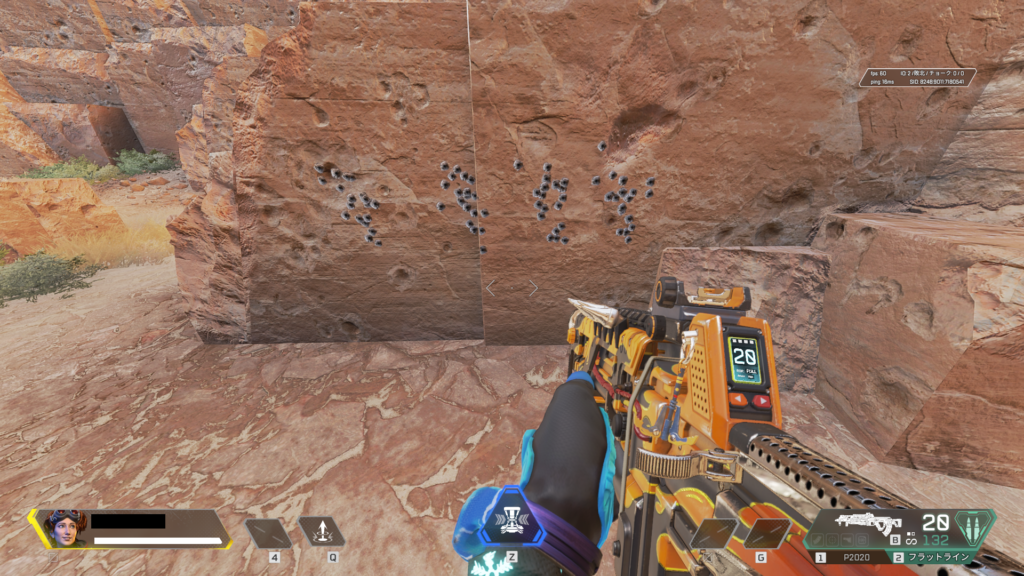Click the performance stats overlay
Image resolution: width=1024 pixels, height=576 pixels.
point(917,77)
